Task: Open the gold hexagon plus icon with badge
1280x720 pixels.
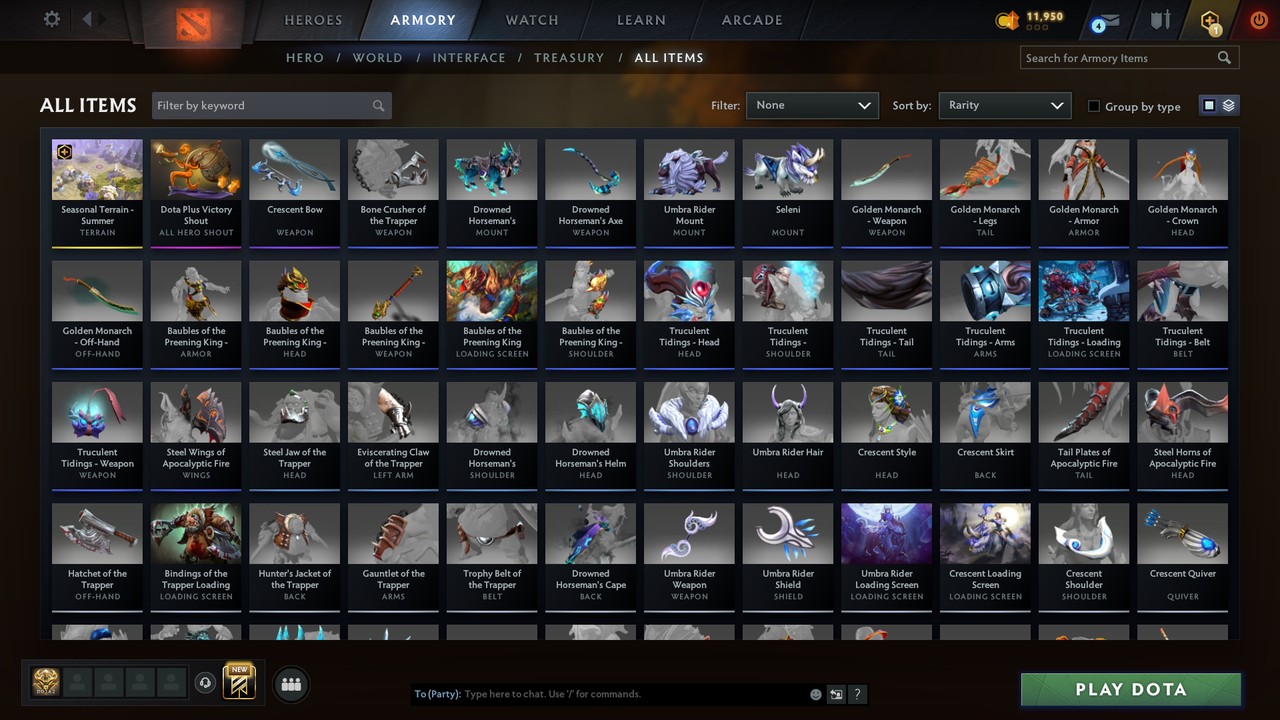Action: coord(1209,20)
